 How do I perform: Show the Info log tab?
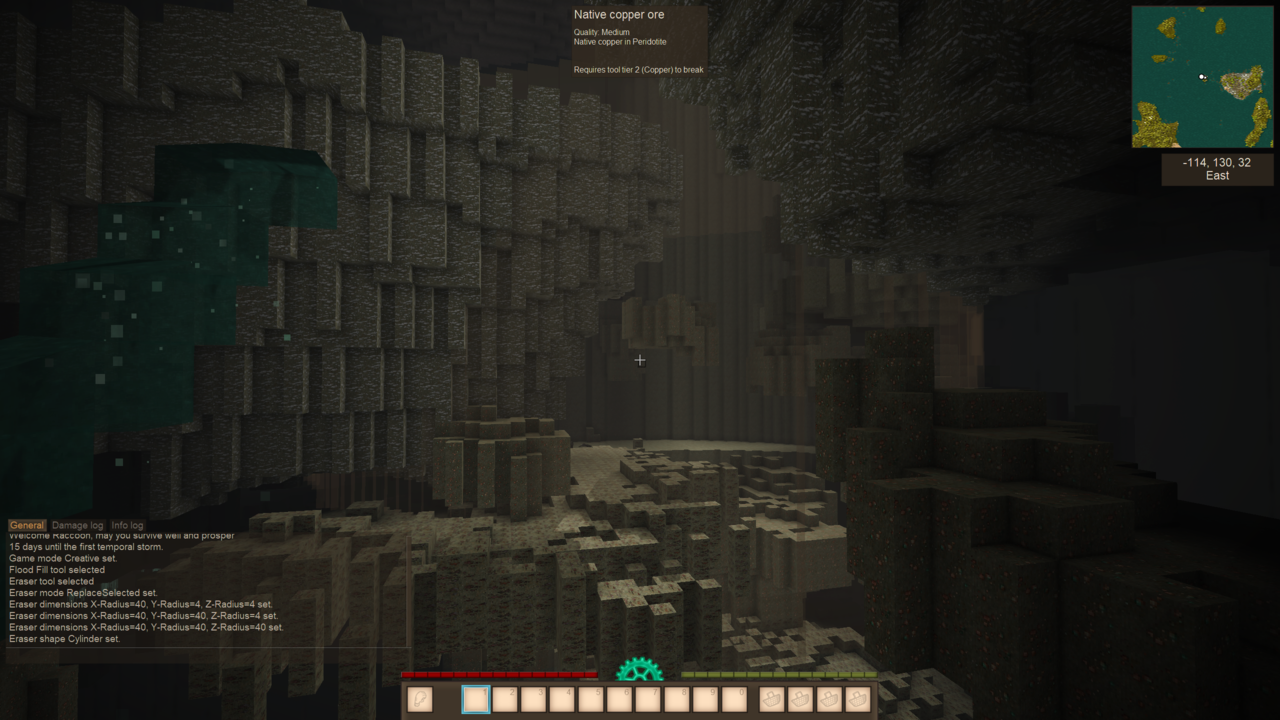[x=127, y=525]
